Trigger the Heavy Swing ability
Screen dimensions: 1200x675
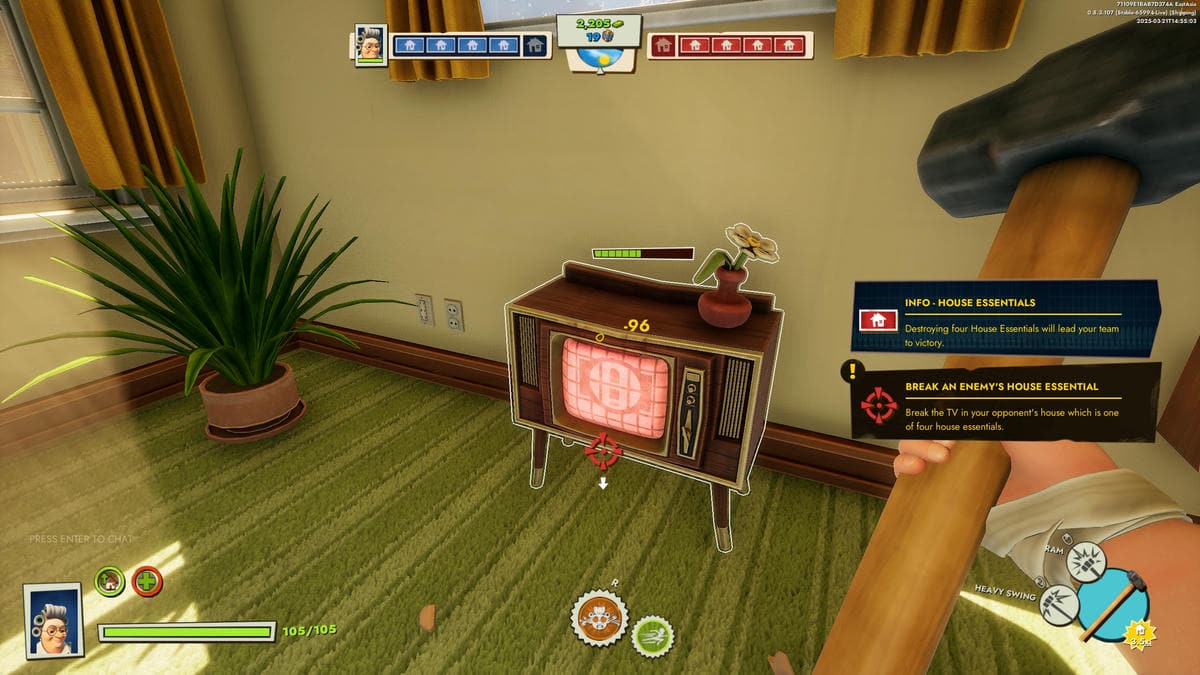pos(1059,604)
